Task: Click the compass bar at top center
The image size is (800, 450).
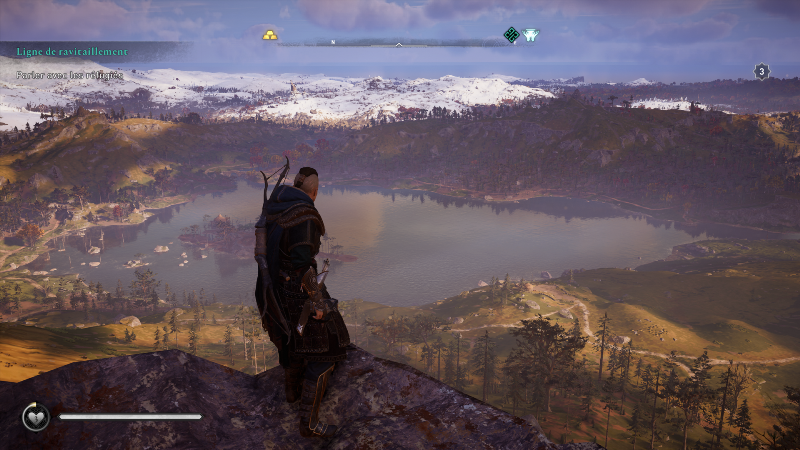Action: pos(398,43)
